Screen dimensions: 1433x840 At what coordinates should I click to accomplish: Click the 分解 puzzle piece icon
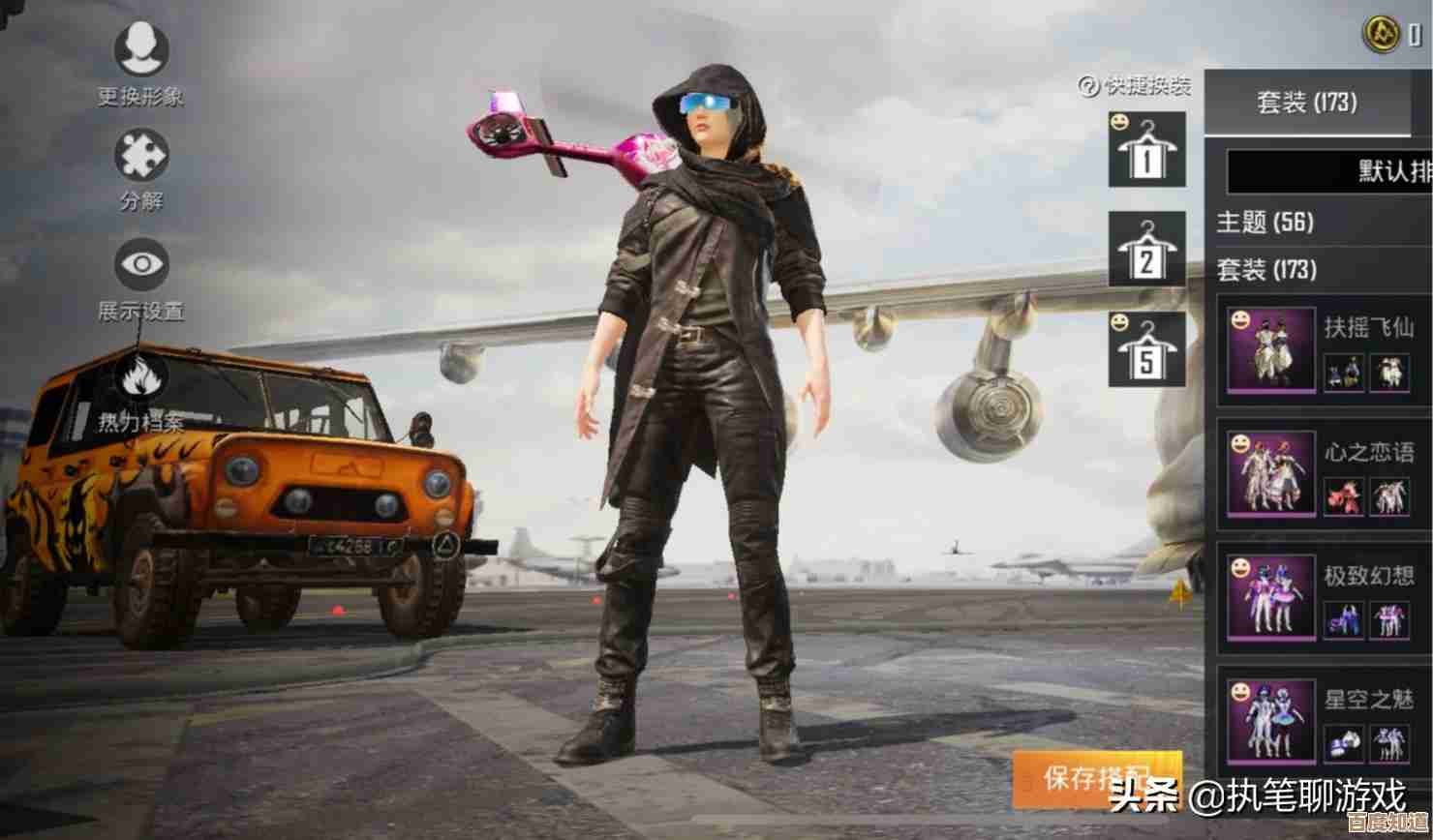(x=141, y=156)
